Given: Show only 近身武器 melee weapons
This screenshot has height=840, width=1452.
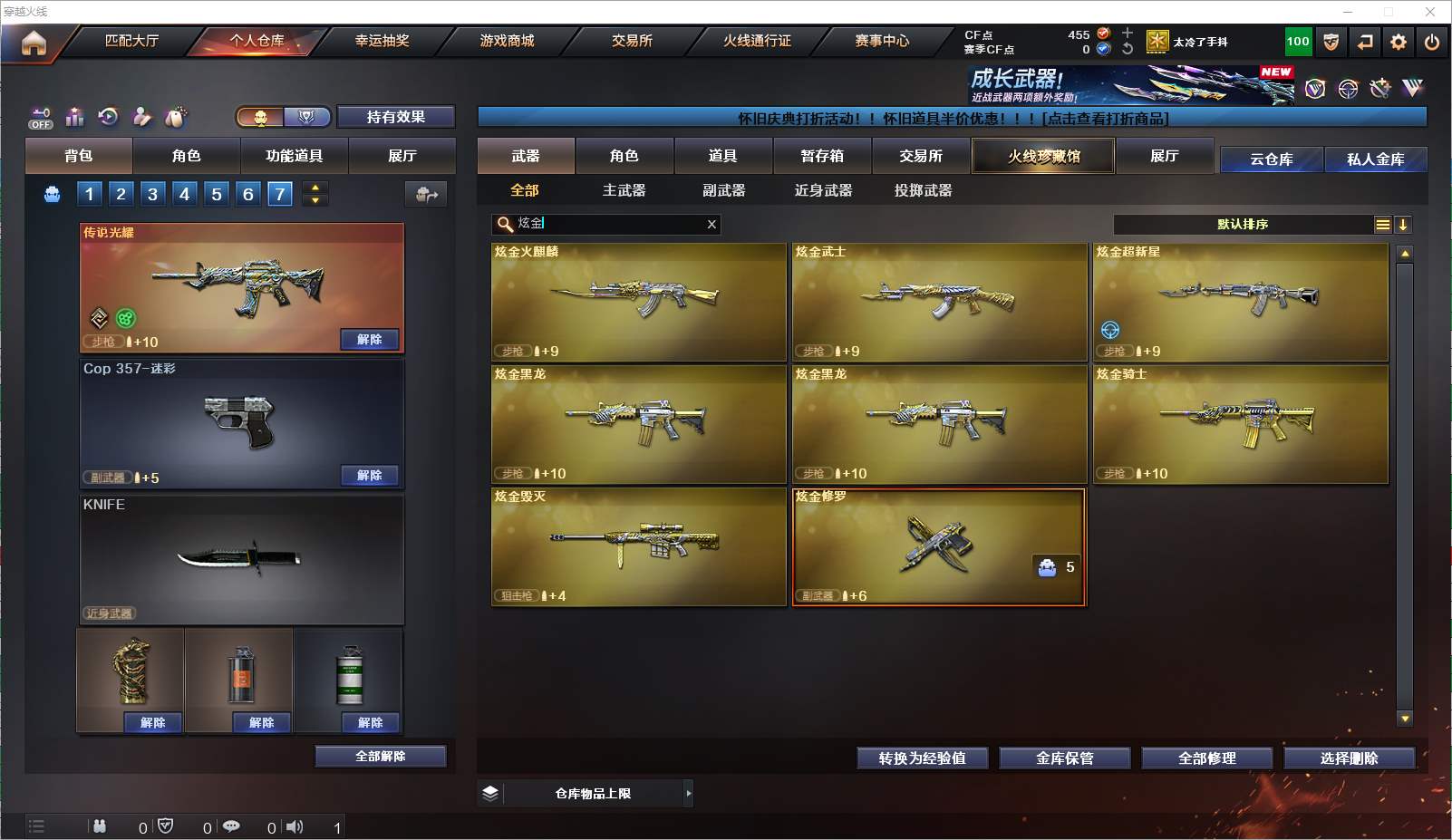Looking at the screenshot, I should [823, 190].
